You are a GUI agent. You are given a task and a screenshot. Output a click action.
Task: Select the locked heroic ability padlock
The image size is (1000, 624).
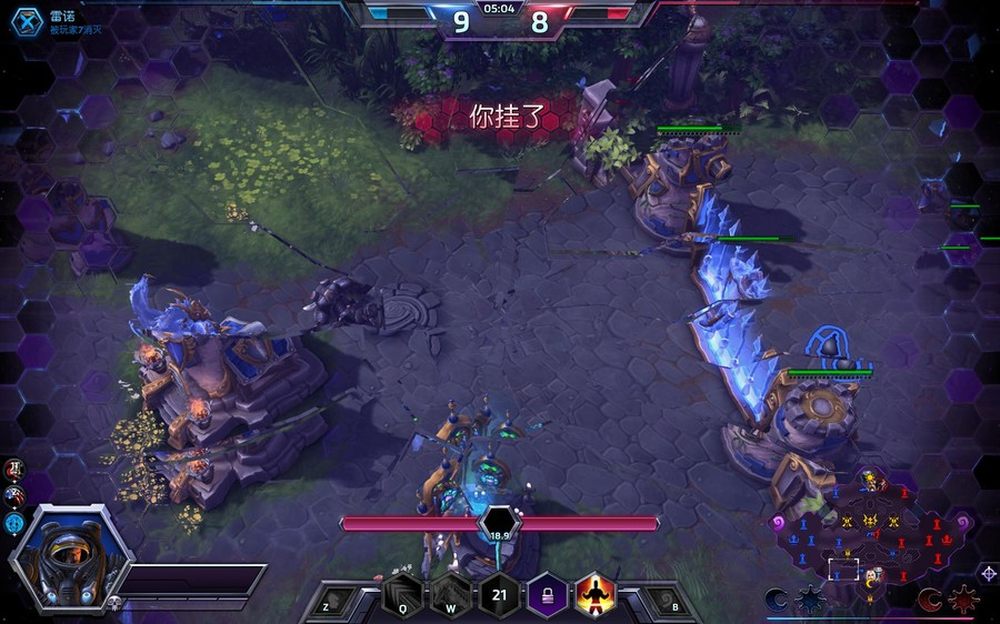click(547, 597)
